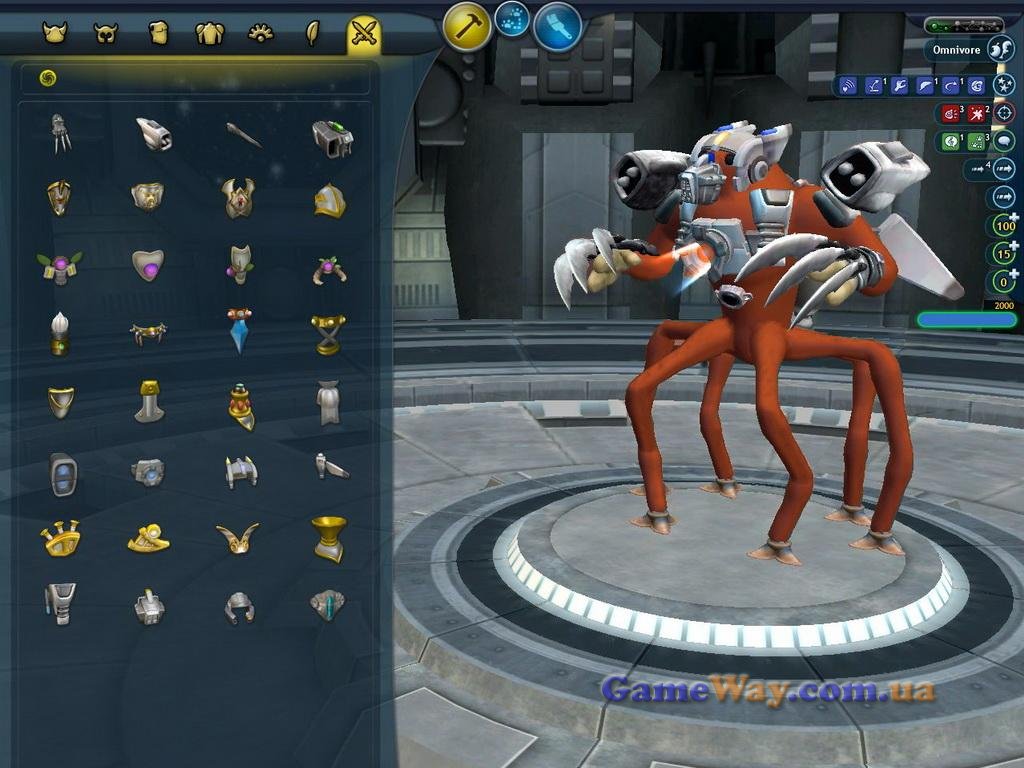The width and height of the screenshot is (1024, 768).
Task: Click the 100 stat ring with plus
Action: (x=1004, y=226)
